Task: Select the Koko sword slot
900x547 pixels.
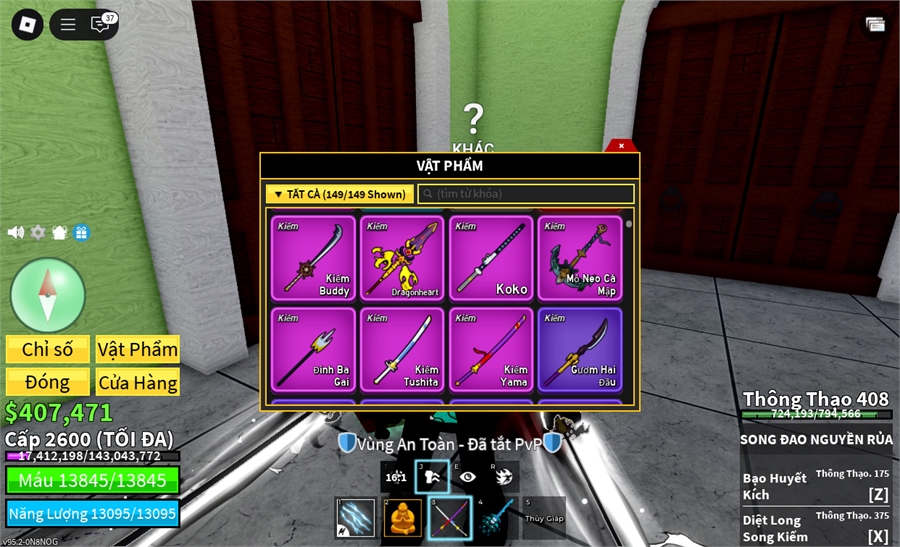Action: [x=491, y=258]
